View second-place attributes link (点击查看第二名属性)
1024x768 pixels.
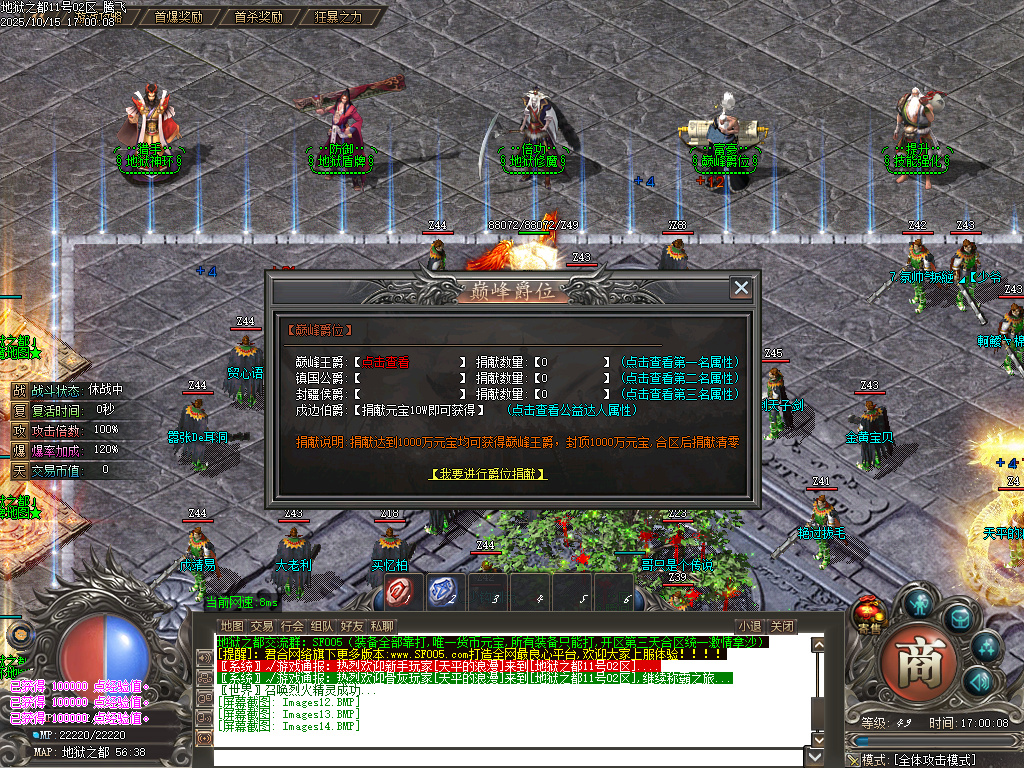[x=679, y=378]
